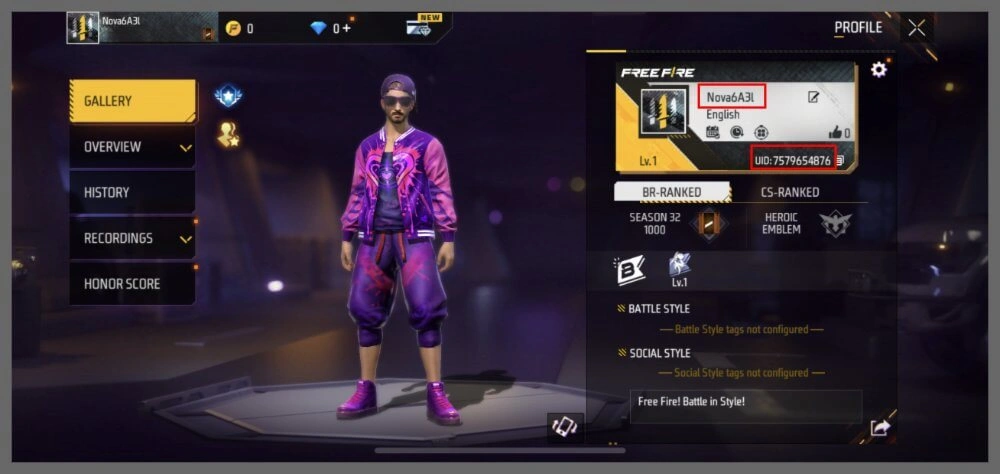Expand the Overview menu entry
This screenshot has height=474, width=1000.
[x=132, y=147]
